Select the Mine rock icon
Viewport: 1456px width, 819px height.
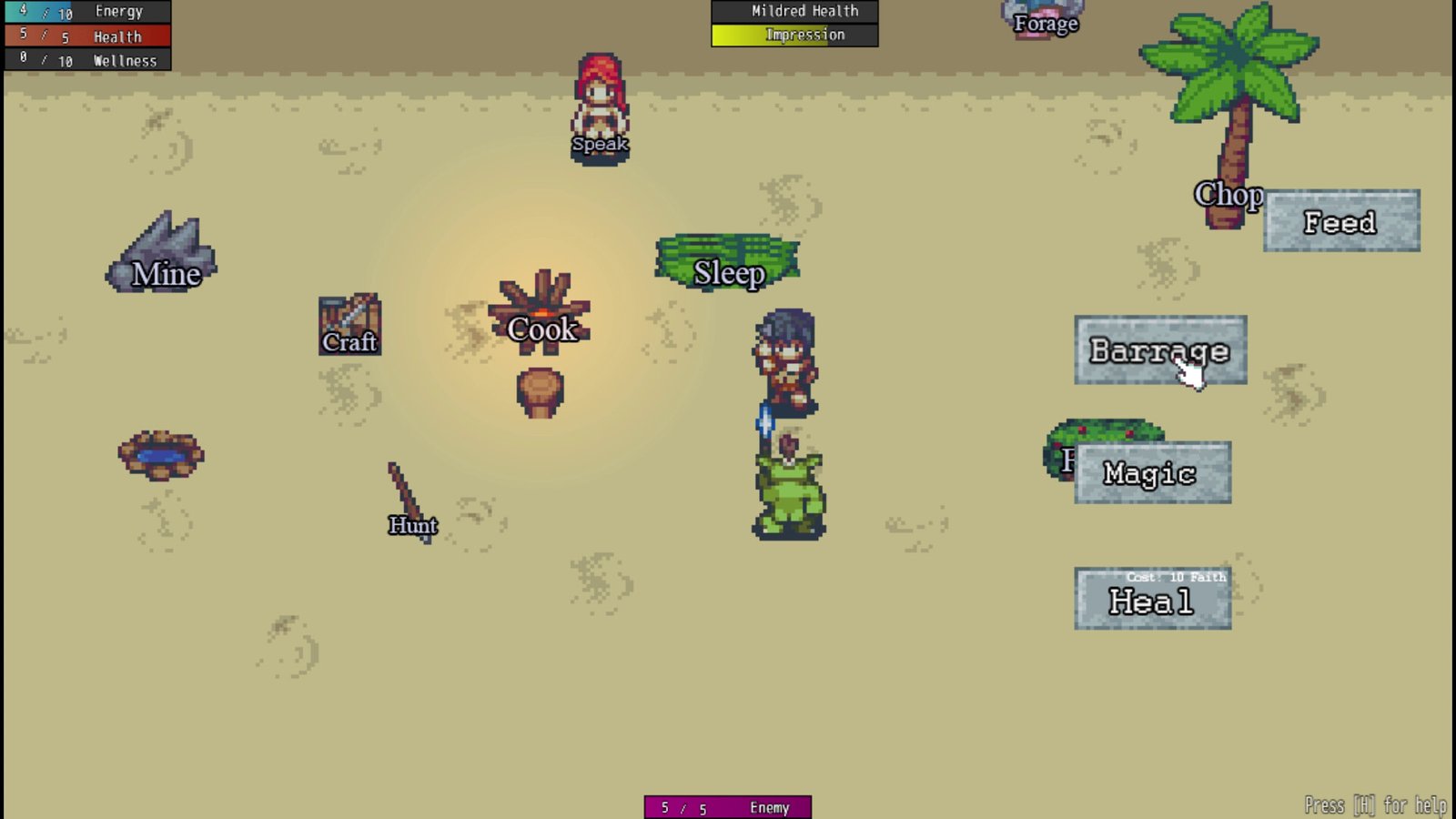coord(160,255)
